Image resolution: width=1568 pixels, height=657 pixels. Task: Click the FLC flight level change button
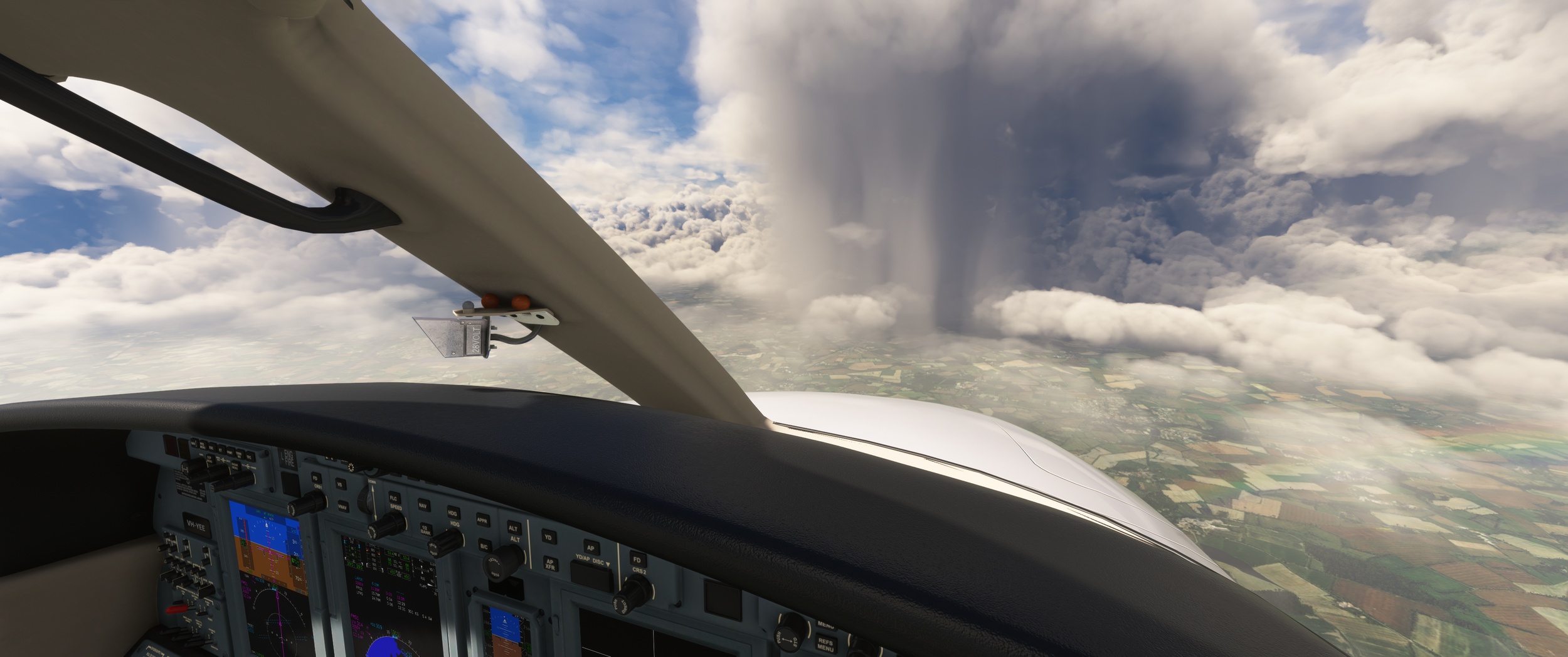pyautogui.click(x=394, y=498)
